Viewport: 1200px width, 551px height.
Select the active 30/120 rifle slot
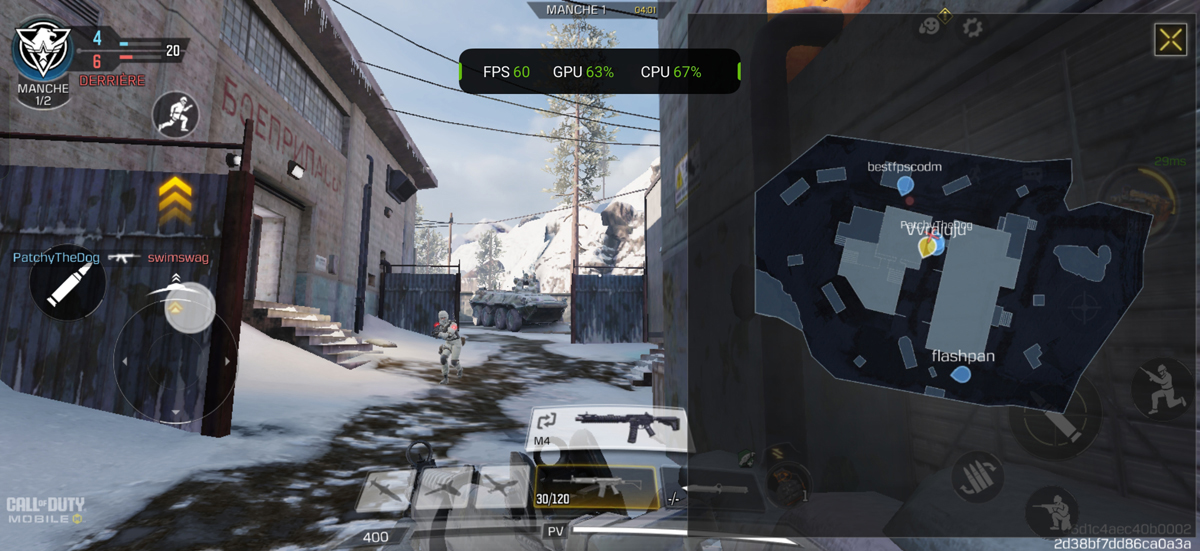pyautogui.click(x=596, y=488)
